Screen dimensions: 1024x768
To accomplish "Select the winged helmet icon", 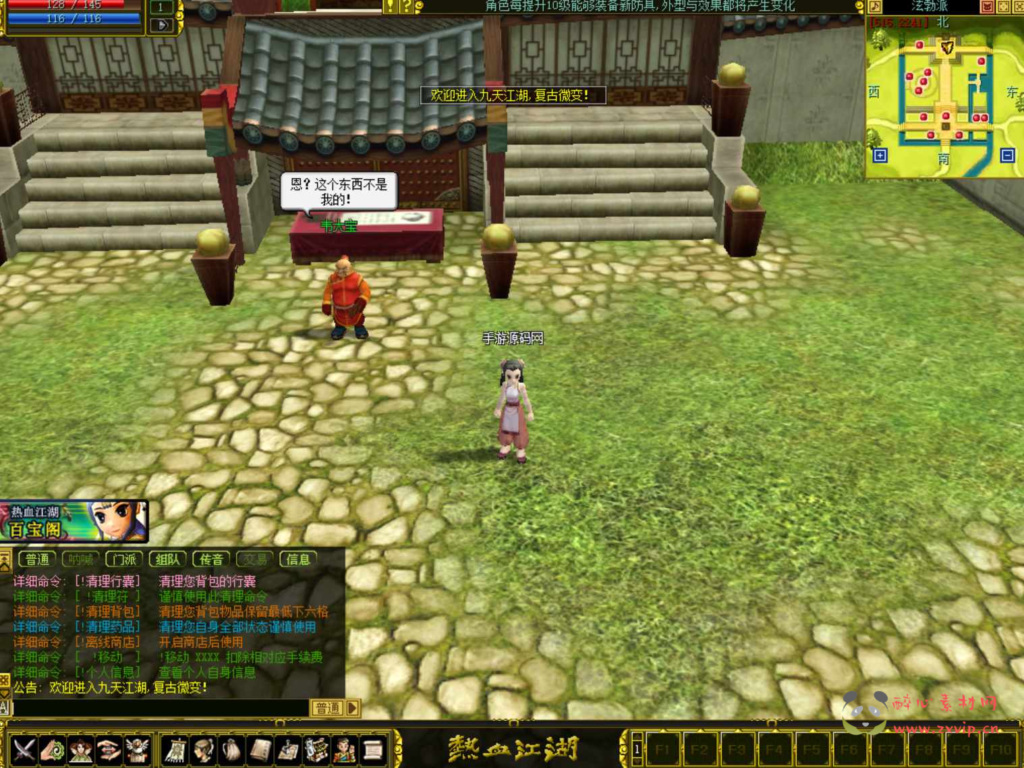I will coord(137,749).
